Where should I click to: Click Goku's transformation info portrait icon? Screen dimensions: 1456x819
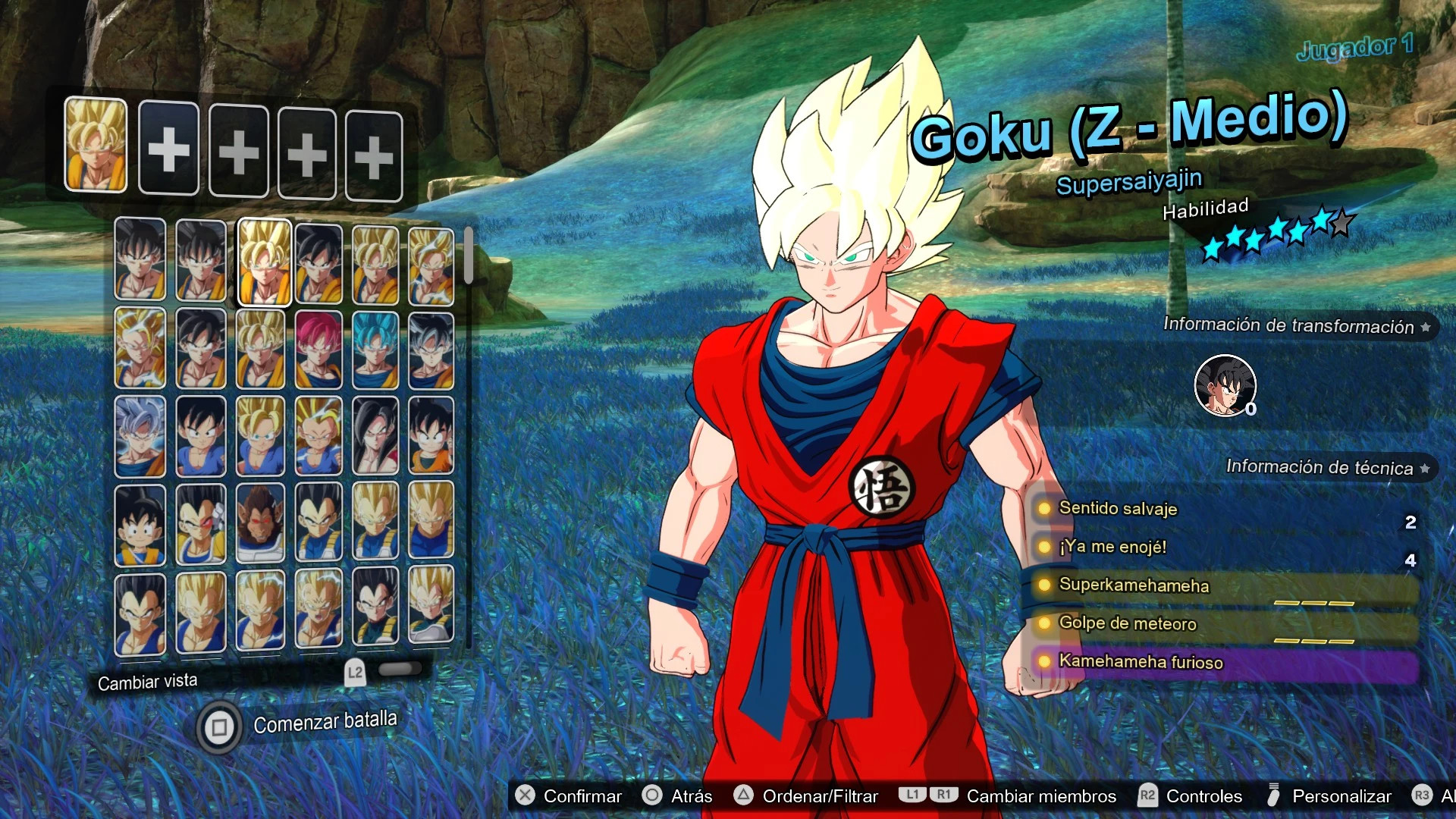pos(1225,385)
